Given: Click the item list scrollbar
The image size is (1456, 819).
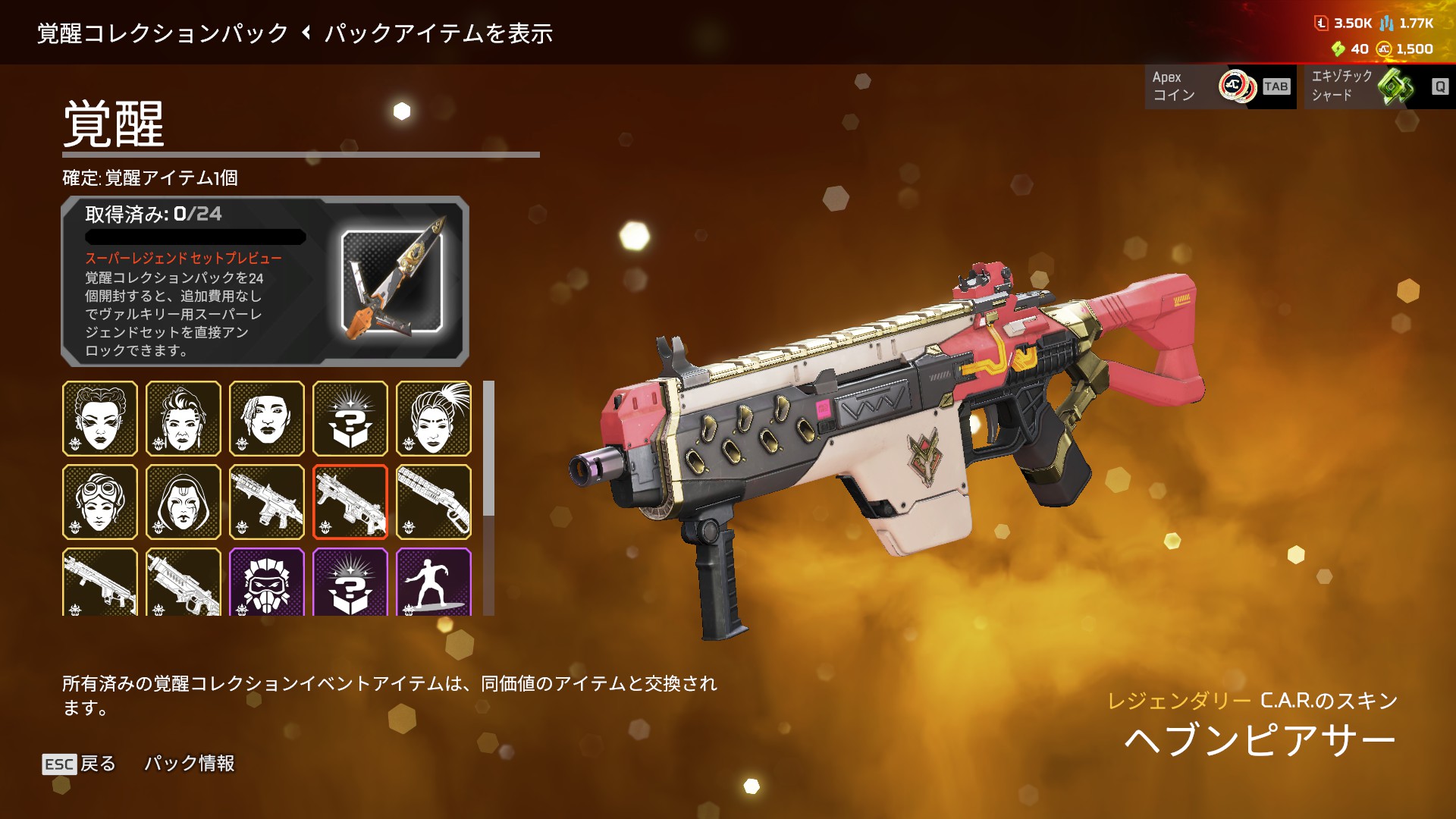Looking at the screenshot, I should pyautogui.click(x=489, y=449).
